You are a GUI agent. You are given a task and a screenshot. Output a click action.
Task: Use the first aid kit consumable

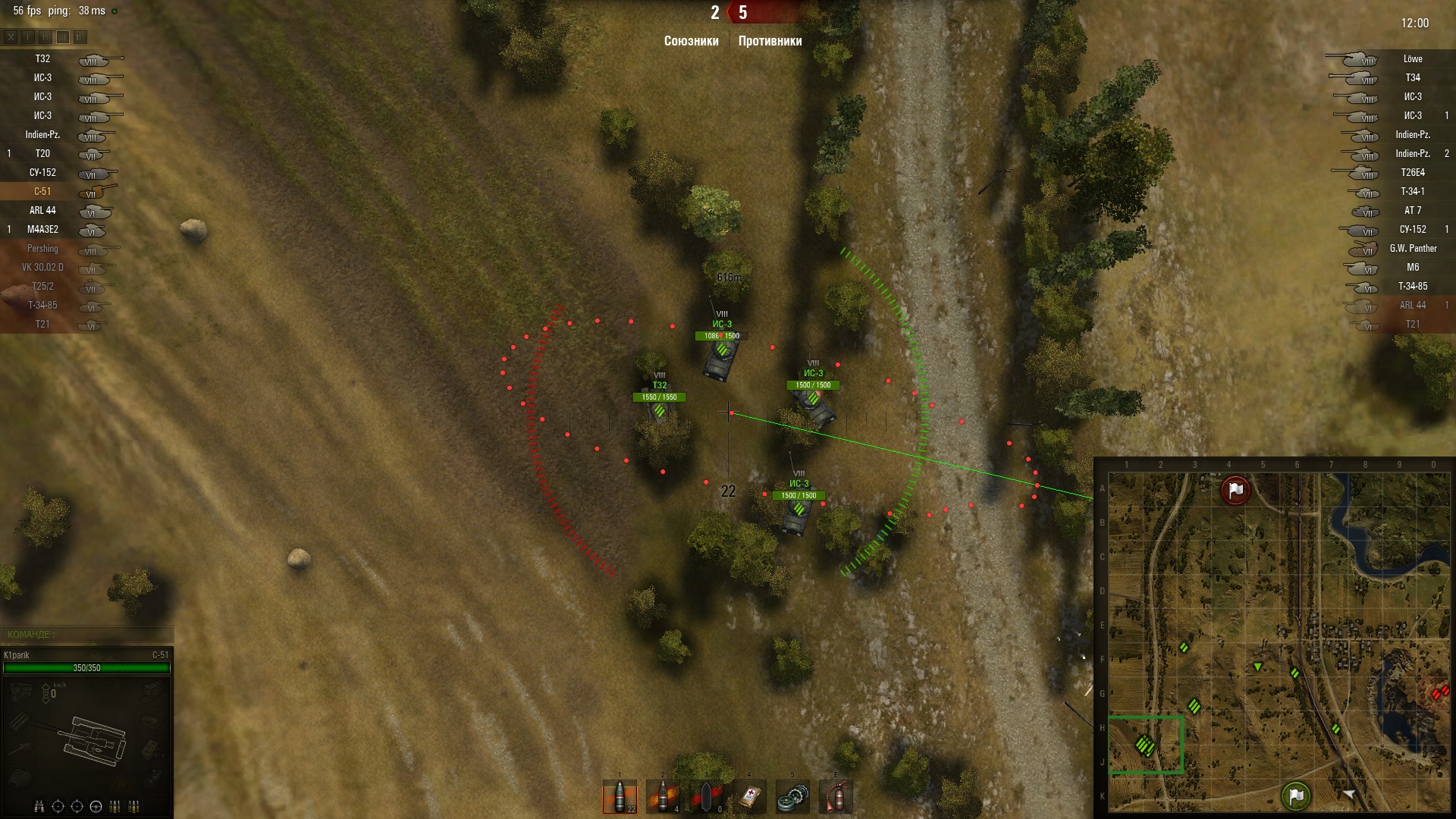(749, 797)
